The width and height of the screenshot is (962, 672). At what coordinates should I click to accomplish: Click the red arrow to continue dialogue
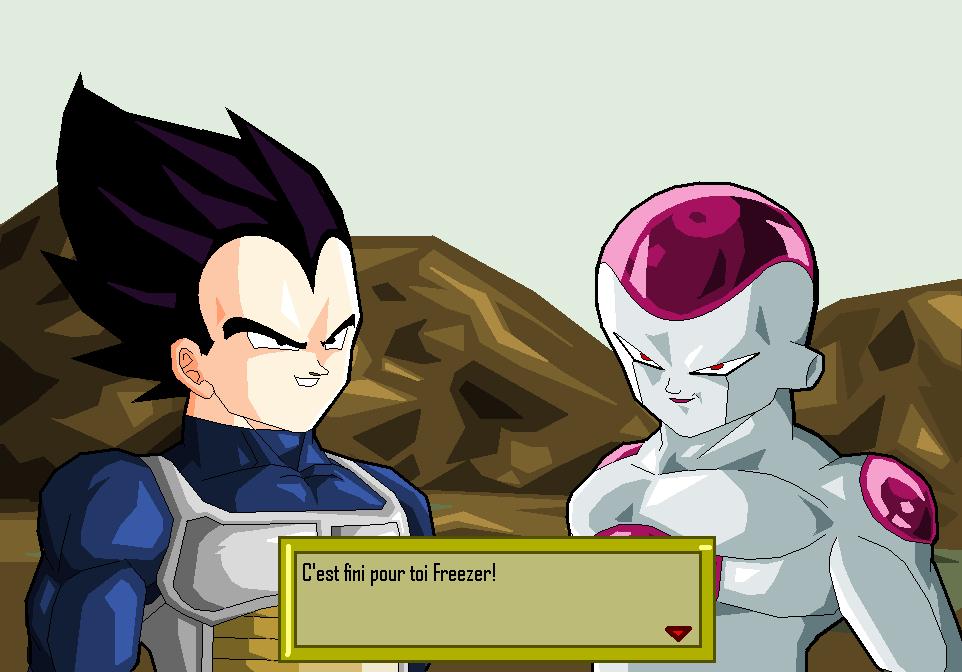click(679, 632)
